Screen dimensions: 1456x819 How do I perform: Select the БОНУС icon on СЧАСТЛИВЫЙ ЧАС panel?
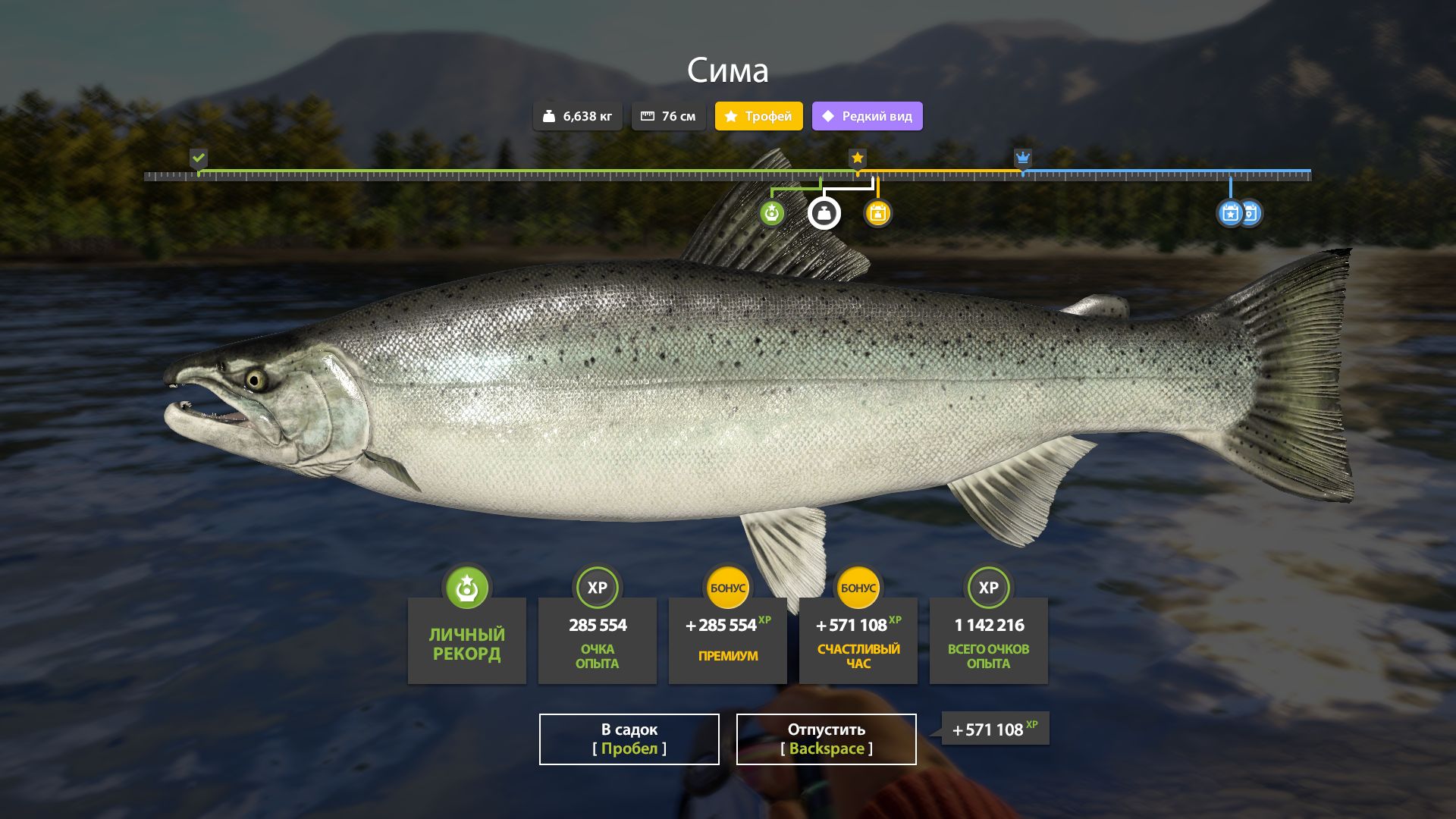pyautogui.click(x=858, y=588)
